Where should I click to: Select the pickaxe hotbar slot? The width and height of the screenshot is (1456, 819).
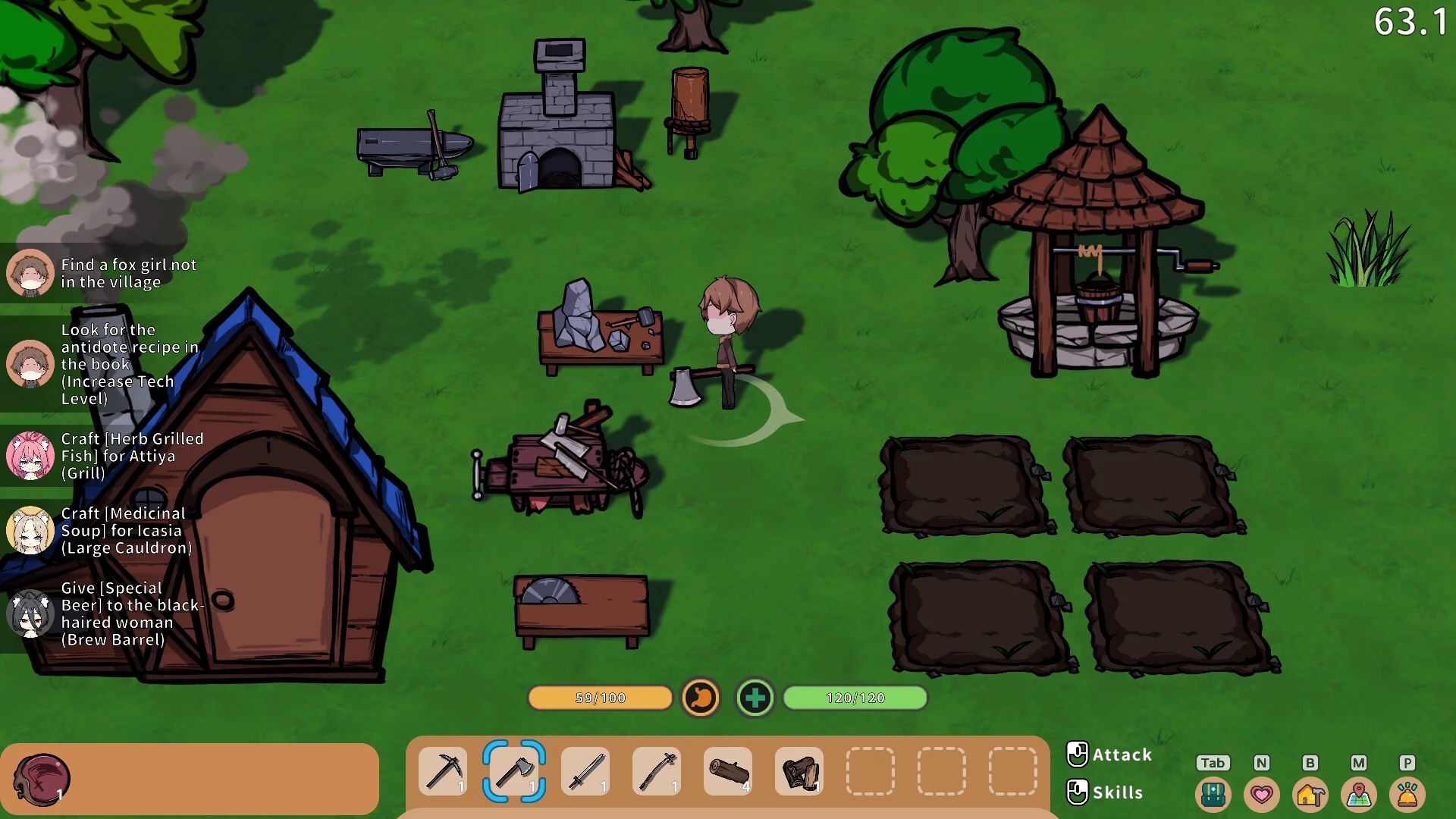pyautogui.click(x=443, y=772)
